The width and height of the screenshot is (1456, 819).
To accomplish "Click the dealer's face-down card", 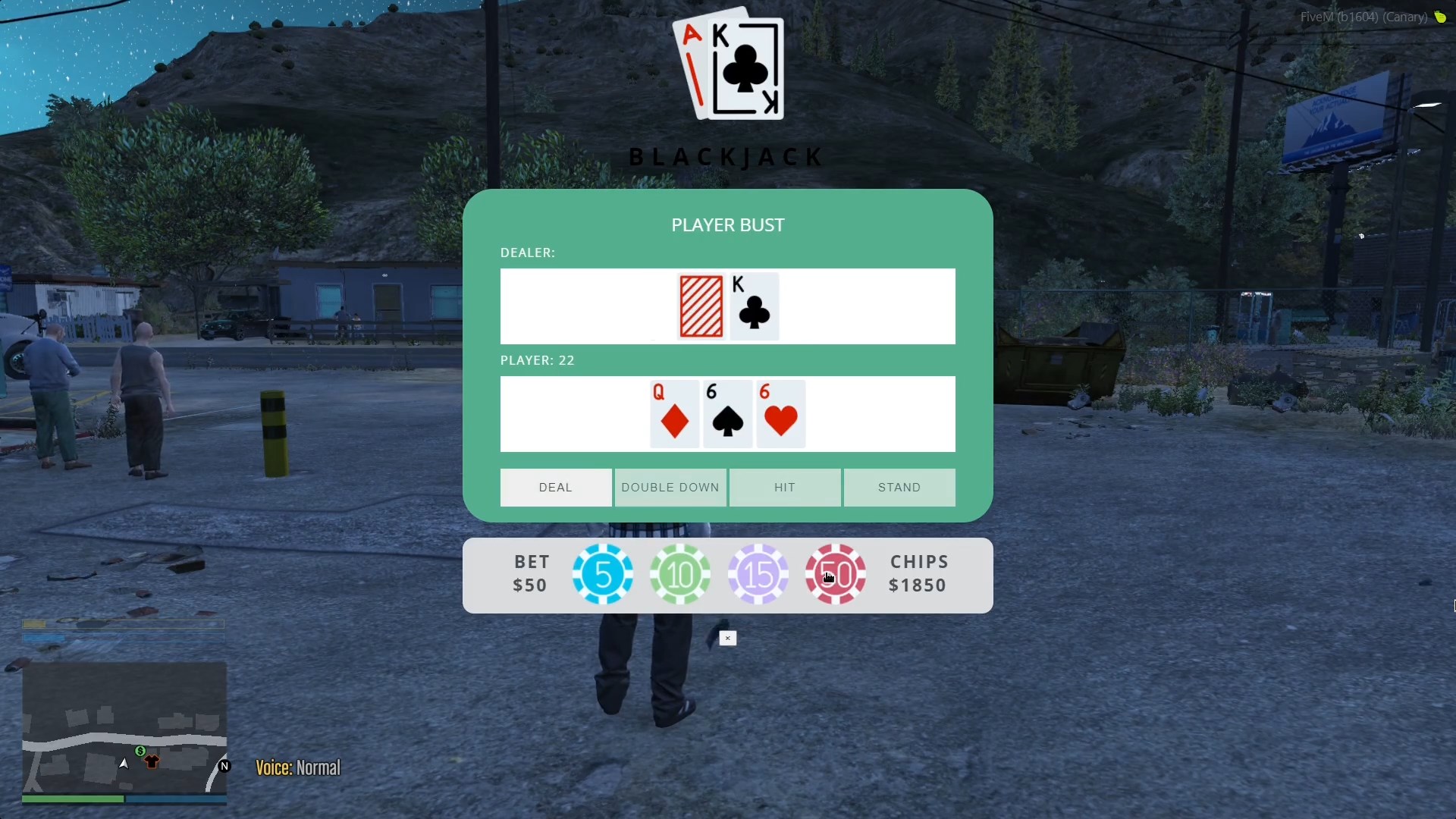I will pyautogui.click(x=701, y=306).
